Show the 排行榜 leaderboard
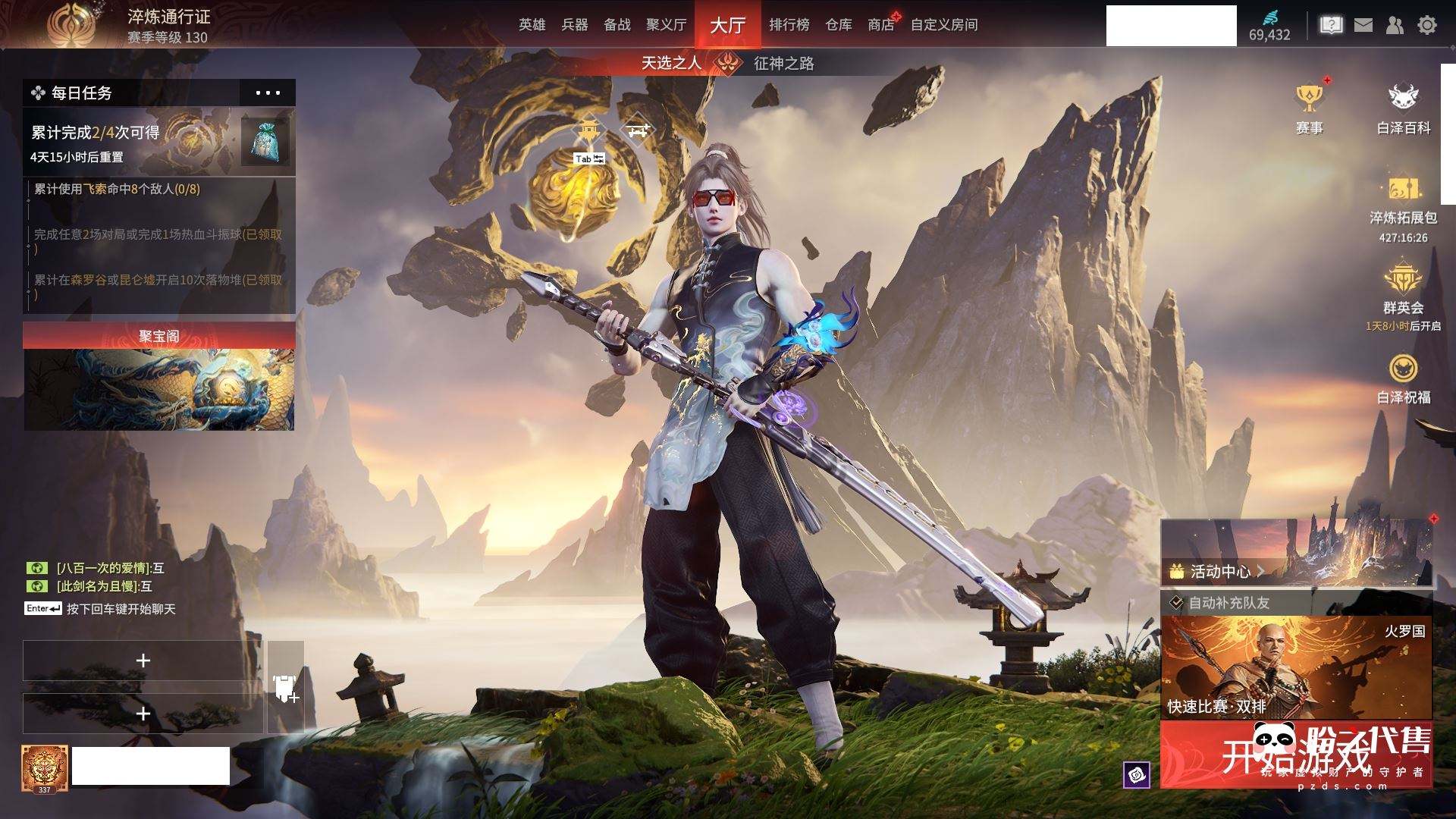 pyautogui.click(x=789, y=25)
